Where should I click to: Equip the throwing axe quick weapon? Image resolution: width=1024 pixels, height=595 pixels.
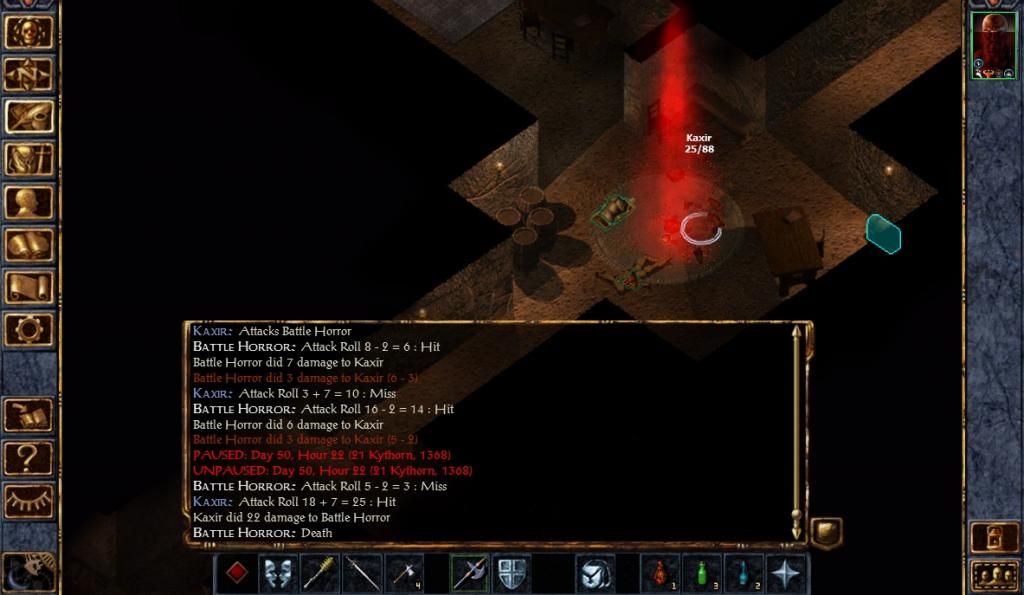pyautogui.click(x=405, y=573)
